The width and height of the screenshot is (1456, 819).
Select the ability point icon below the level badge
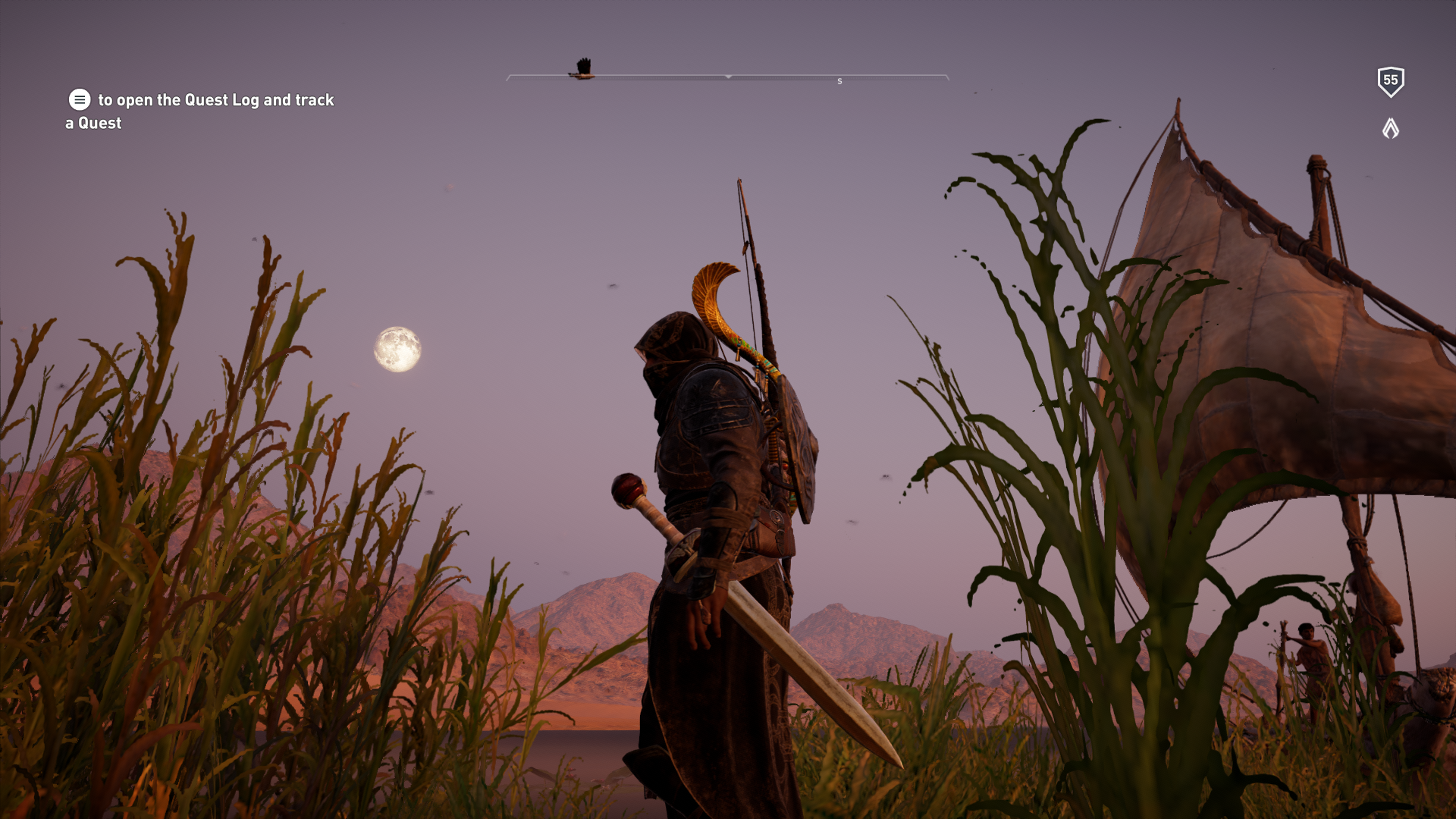tap(1390, 128)
